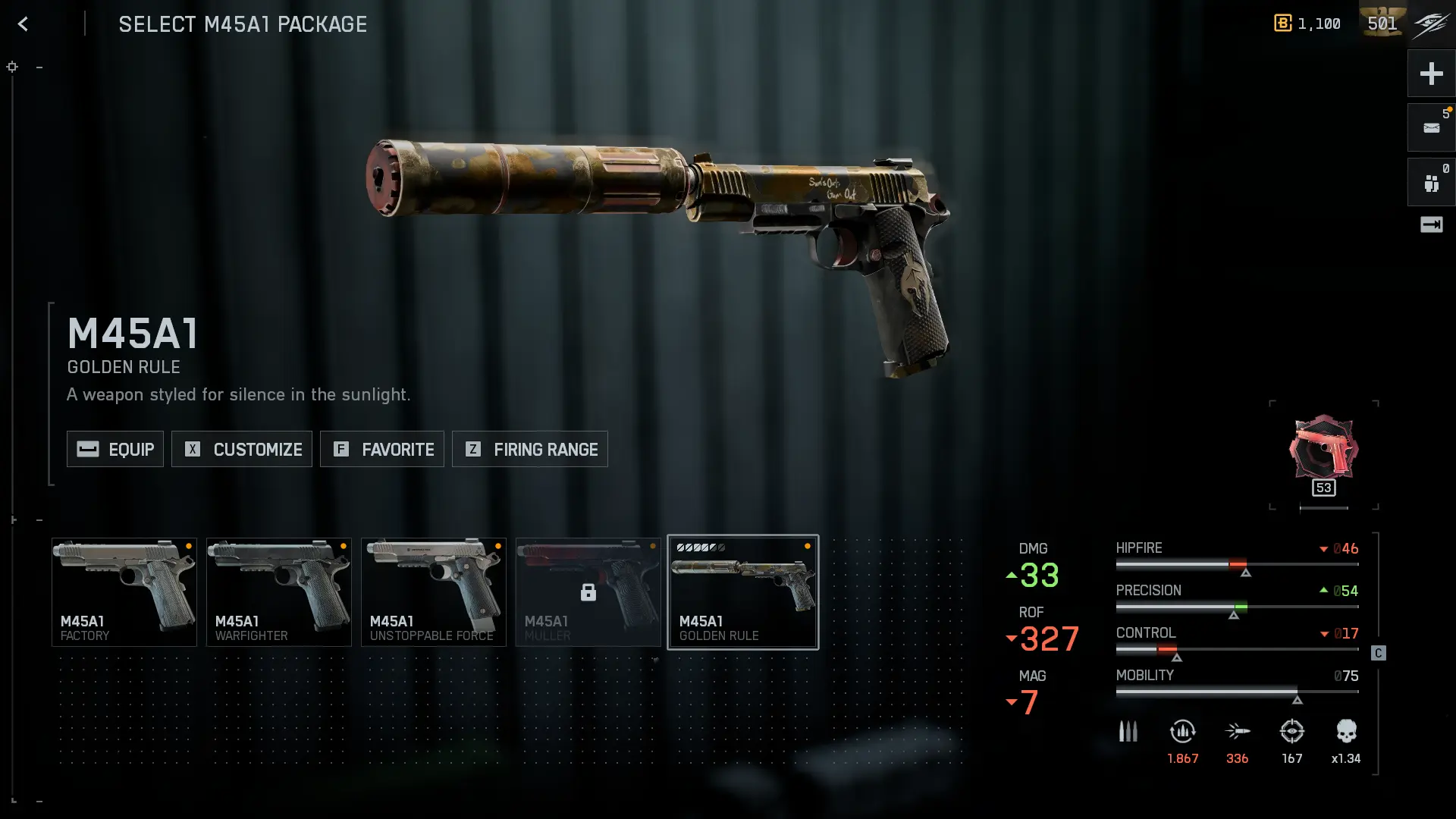This screenshot has height=819, width=1456.
Task: Equip the Golden Rule package
Action: click(x=115, y=449)
